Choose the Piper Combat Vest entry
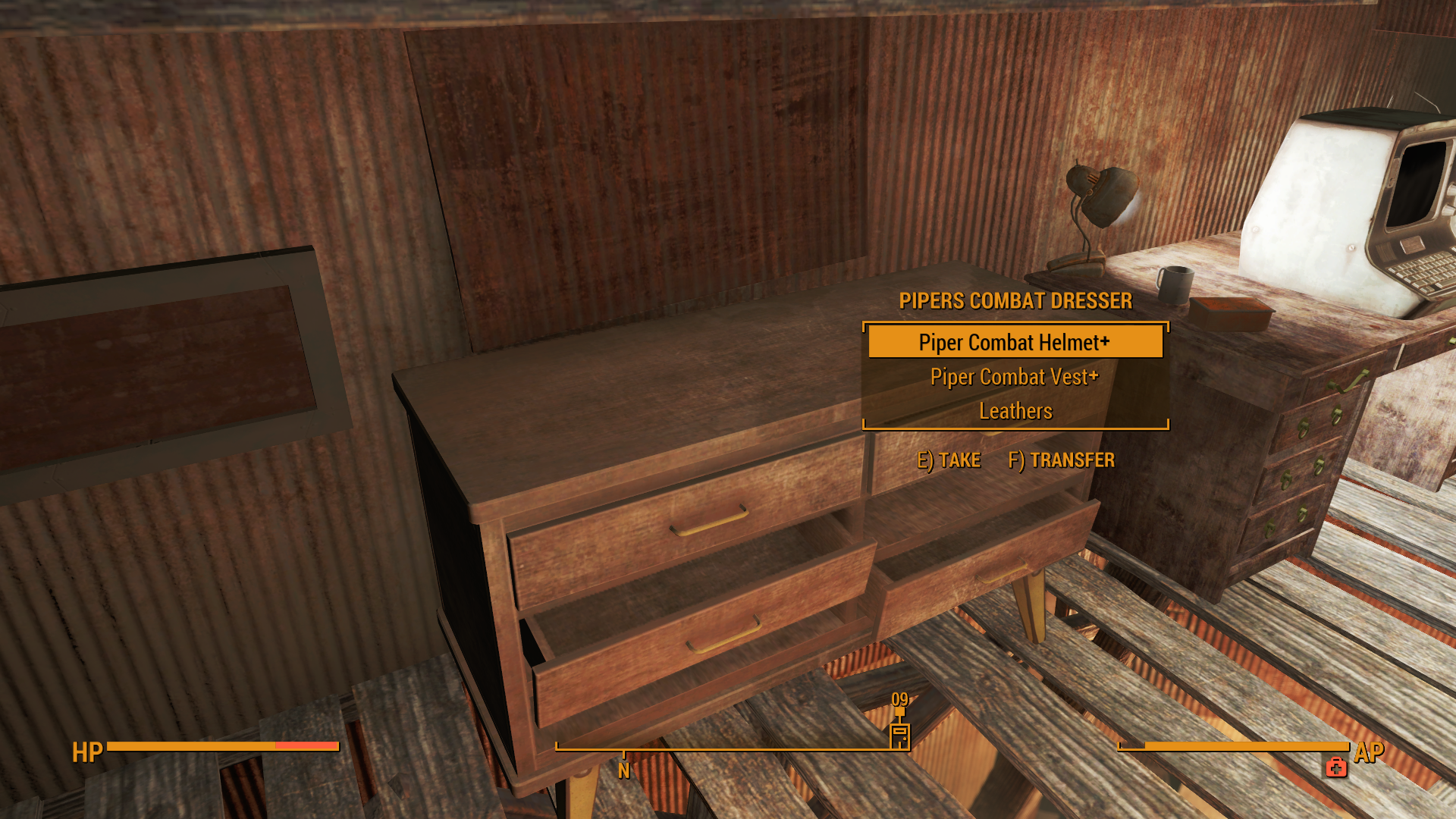Viewport: 1456px width, 819px height. point(1014,377)
